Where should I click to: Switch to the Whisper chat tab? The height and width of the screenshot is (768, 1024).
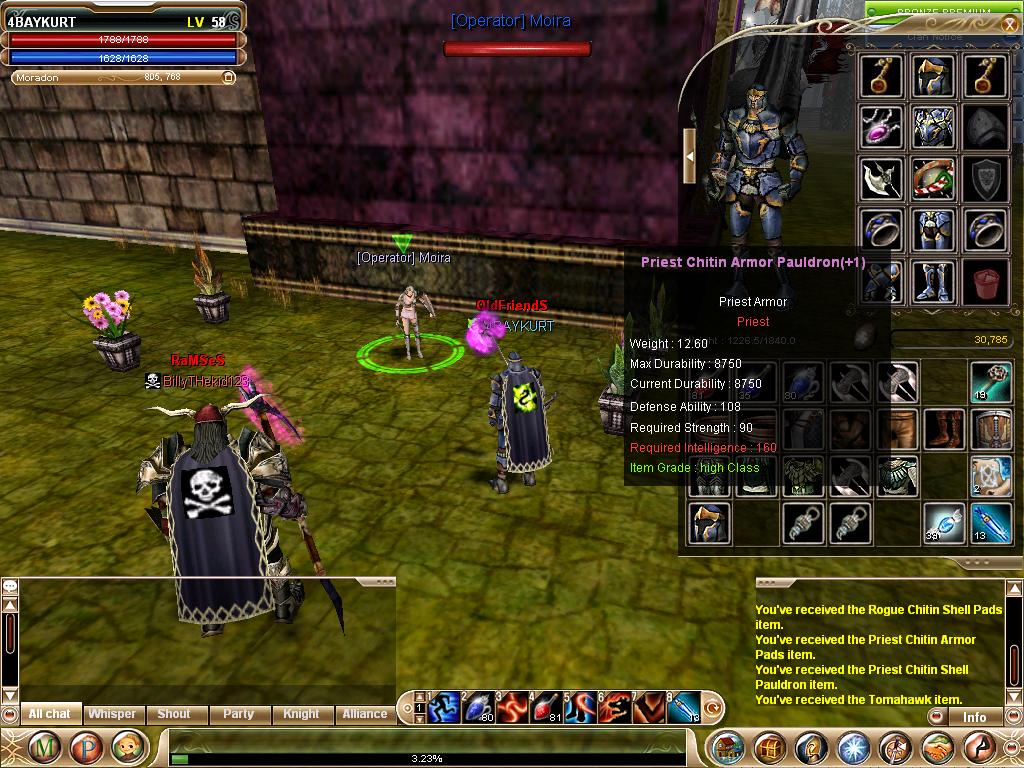click(112, 714)
